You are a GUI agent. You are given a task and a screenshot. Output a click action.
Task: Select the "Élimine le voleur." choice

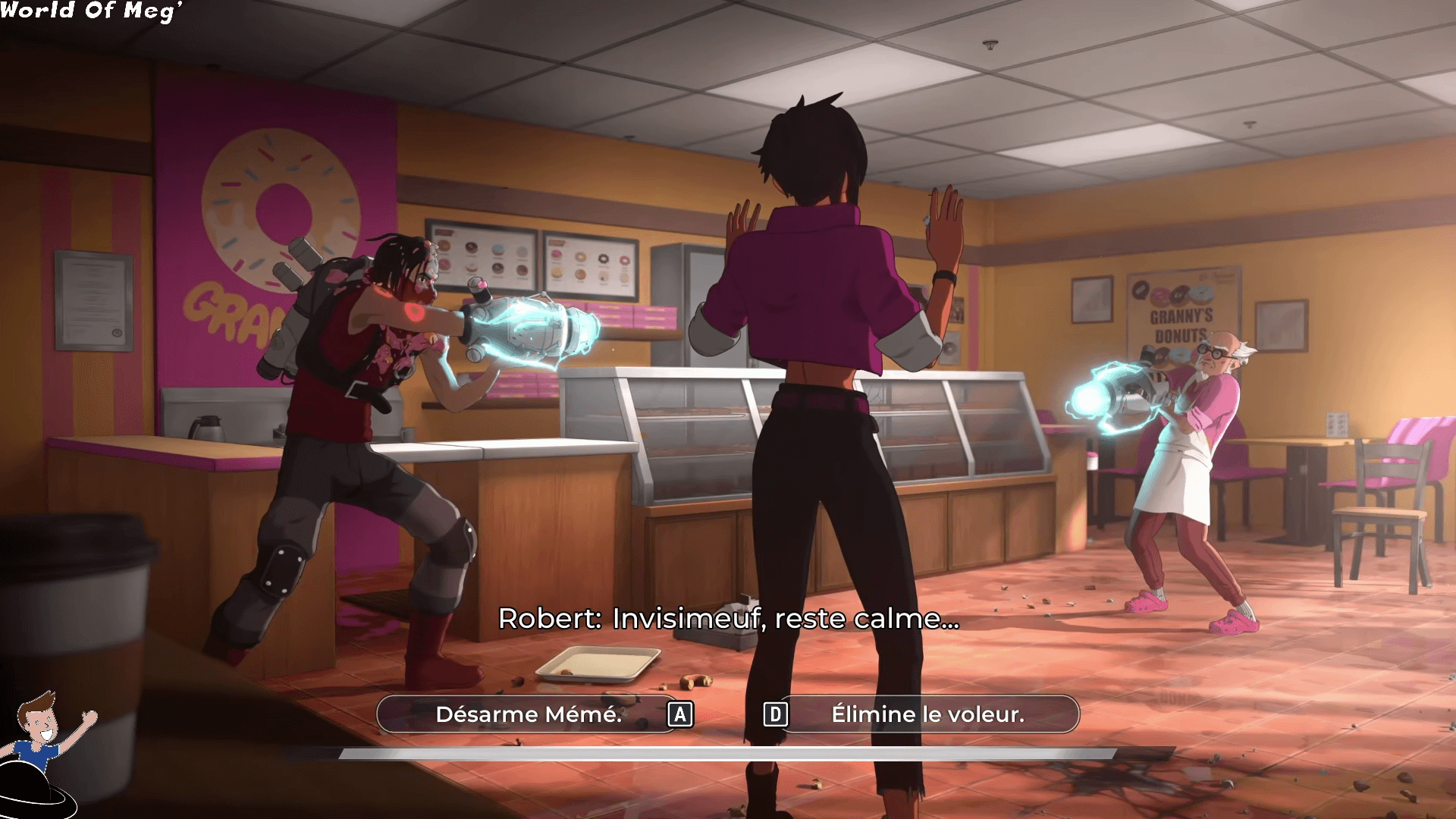(x=927, y=714)
